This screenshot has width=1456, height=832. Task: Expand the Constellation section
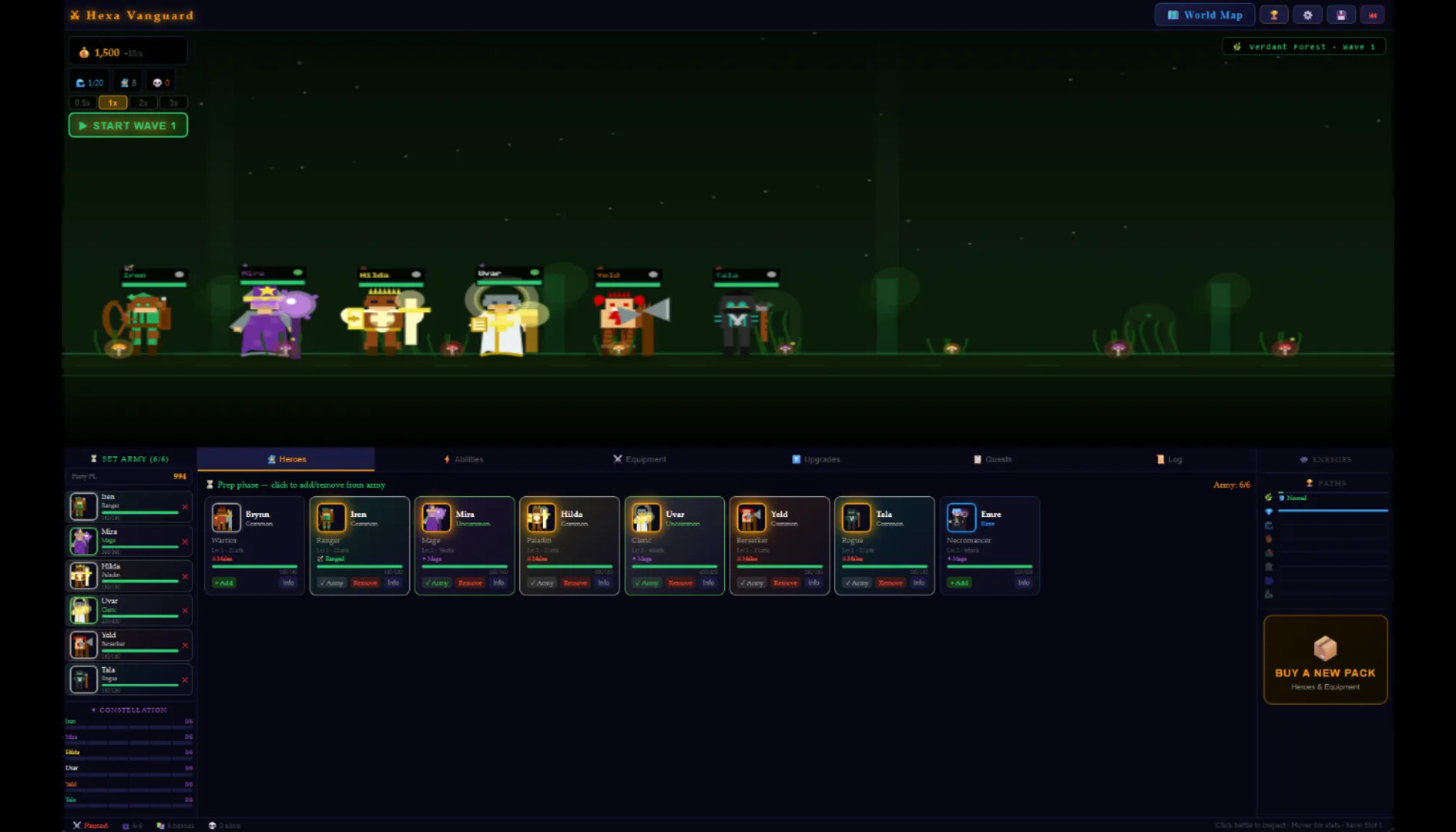click(129, 710)
